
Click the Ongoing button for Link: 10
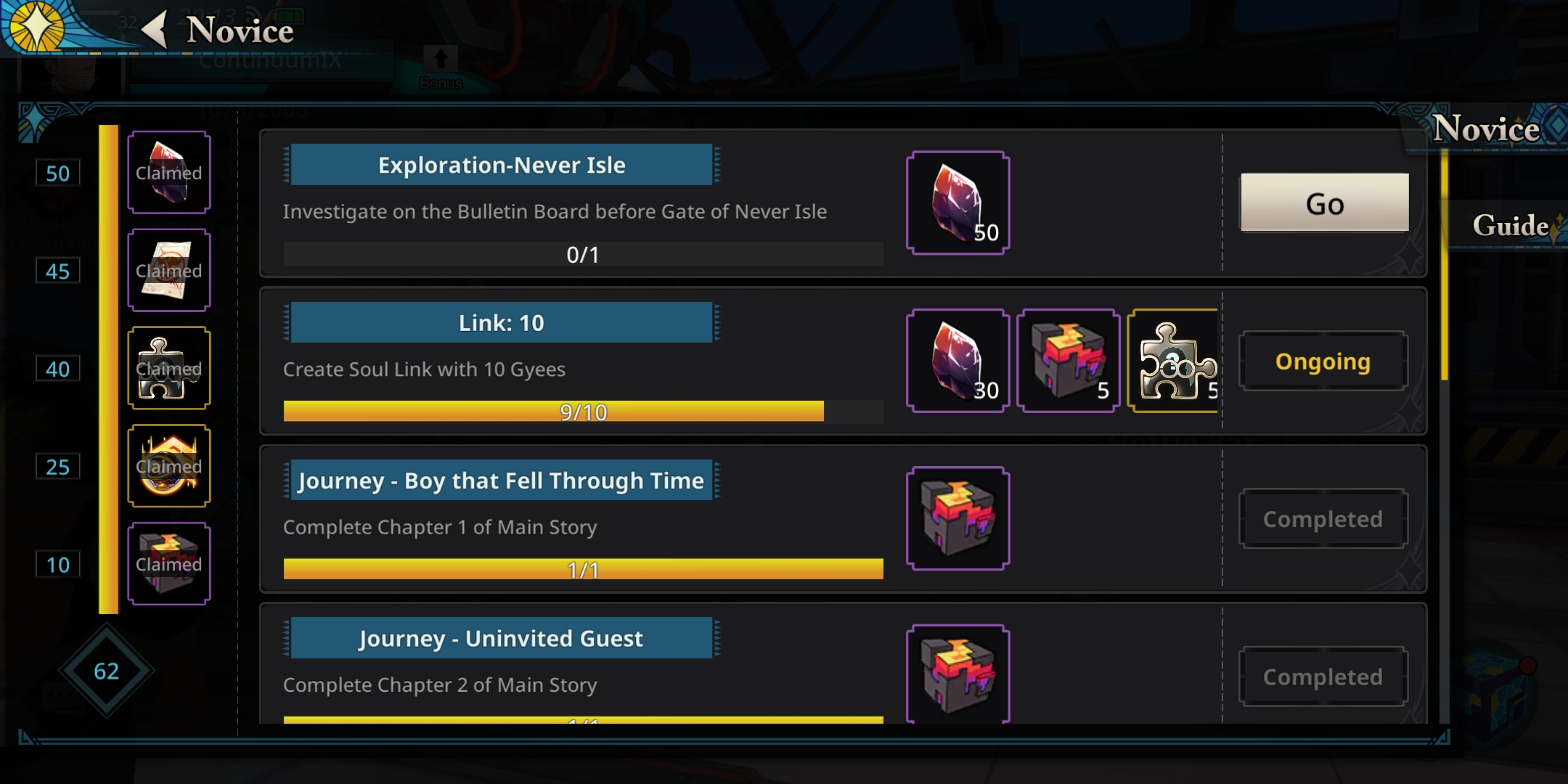click(x=1321, y=361)
